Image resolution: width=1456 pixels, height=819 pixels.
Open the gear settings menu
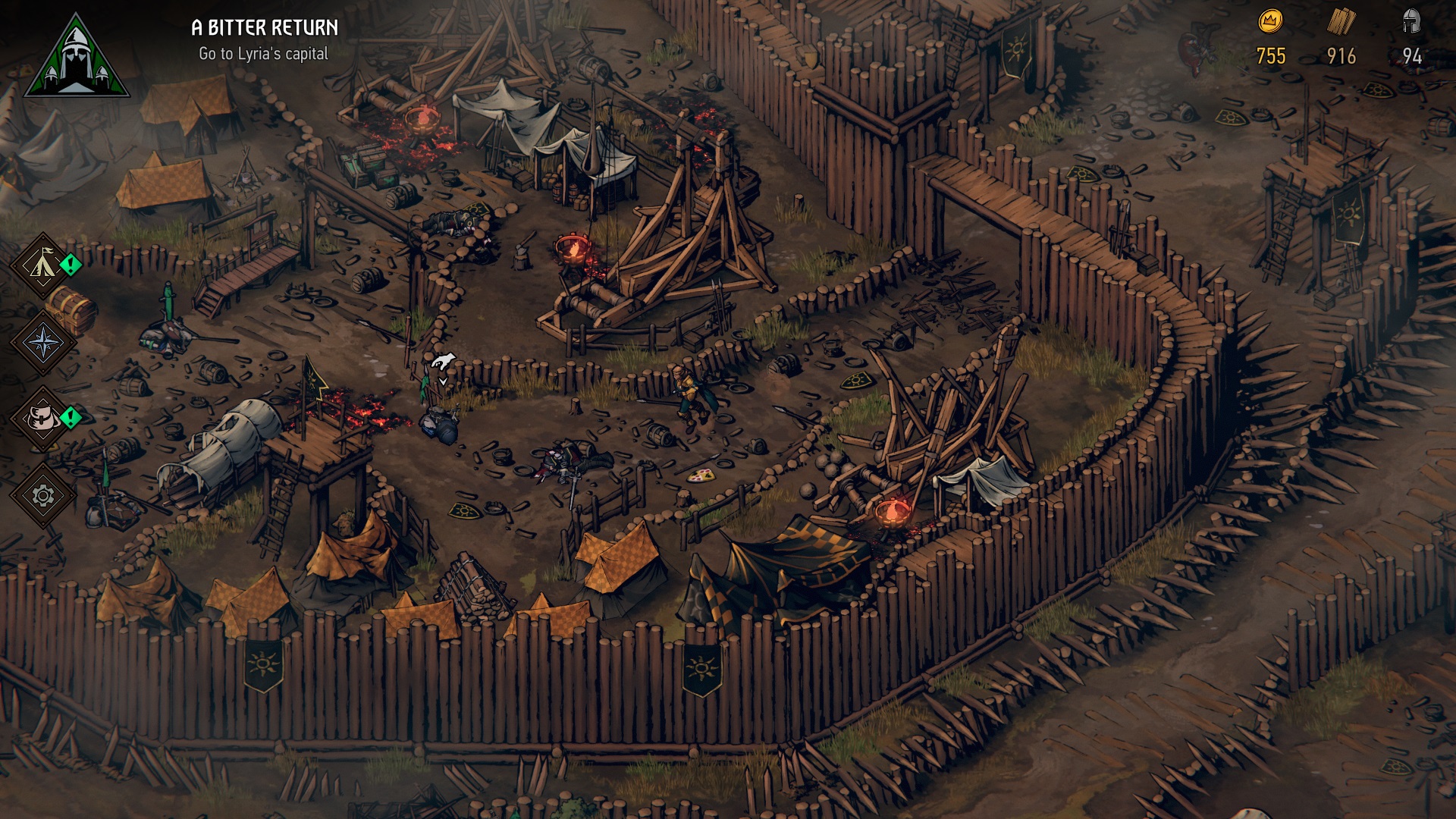pos(42,496)
